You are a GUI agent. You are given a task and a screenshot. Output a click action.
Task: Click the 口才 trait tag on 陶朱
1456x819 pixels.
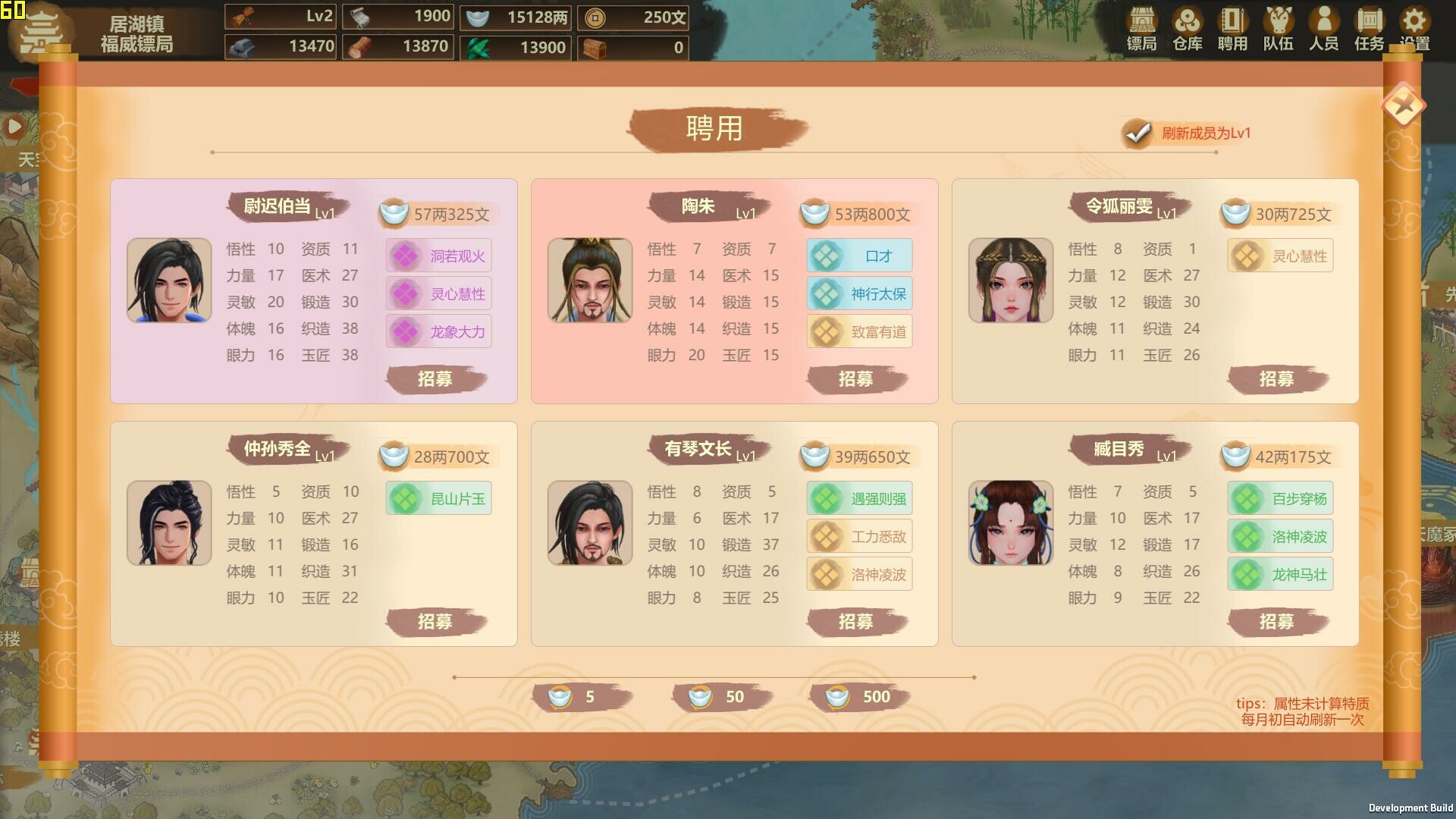click(858, 256)
